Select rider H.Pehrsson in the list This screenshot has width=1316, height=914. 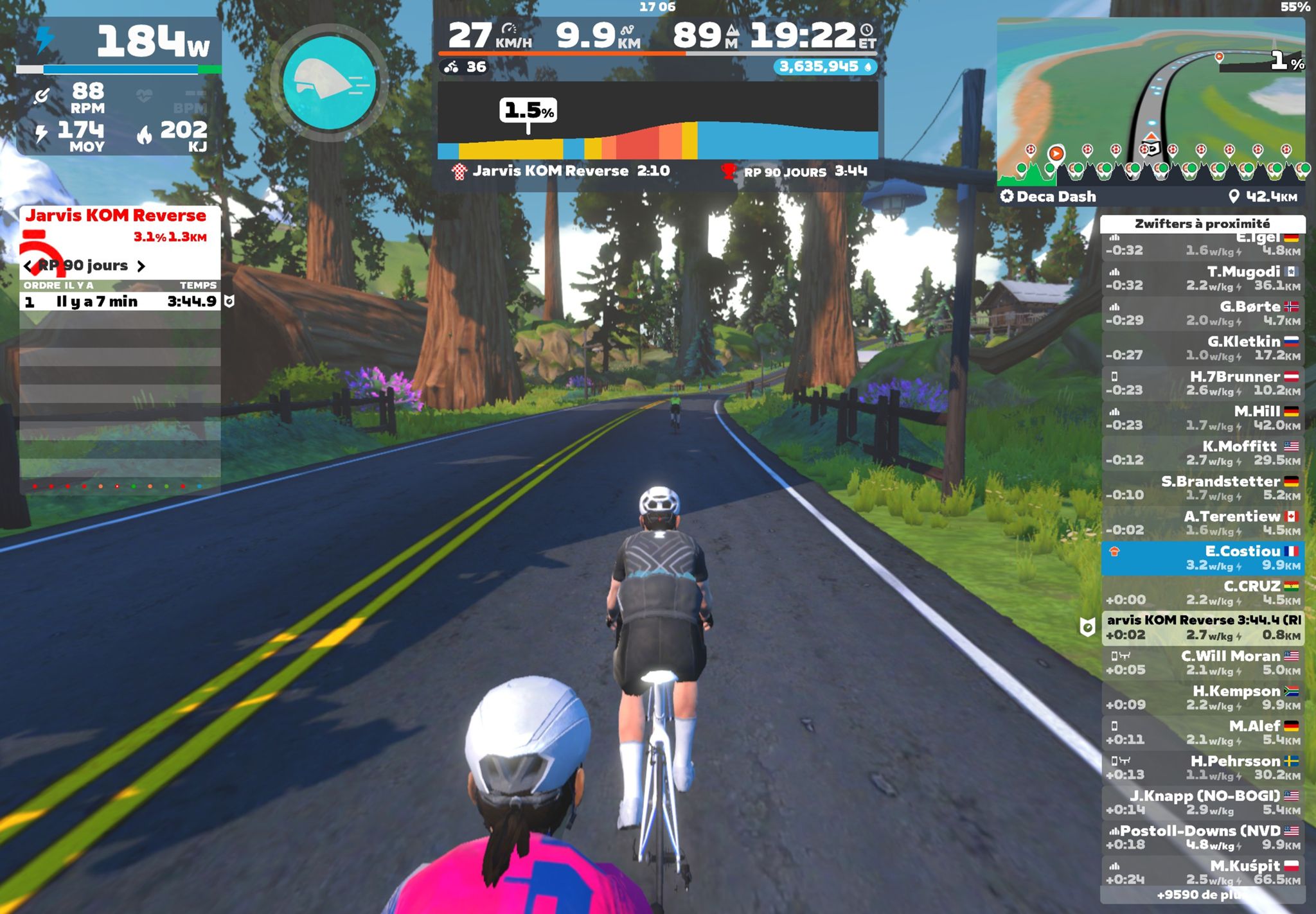[x=1202, y=768]
